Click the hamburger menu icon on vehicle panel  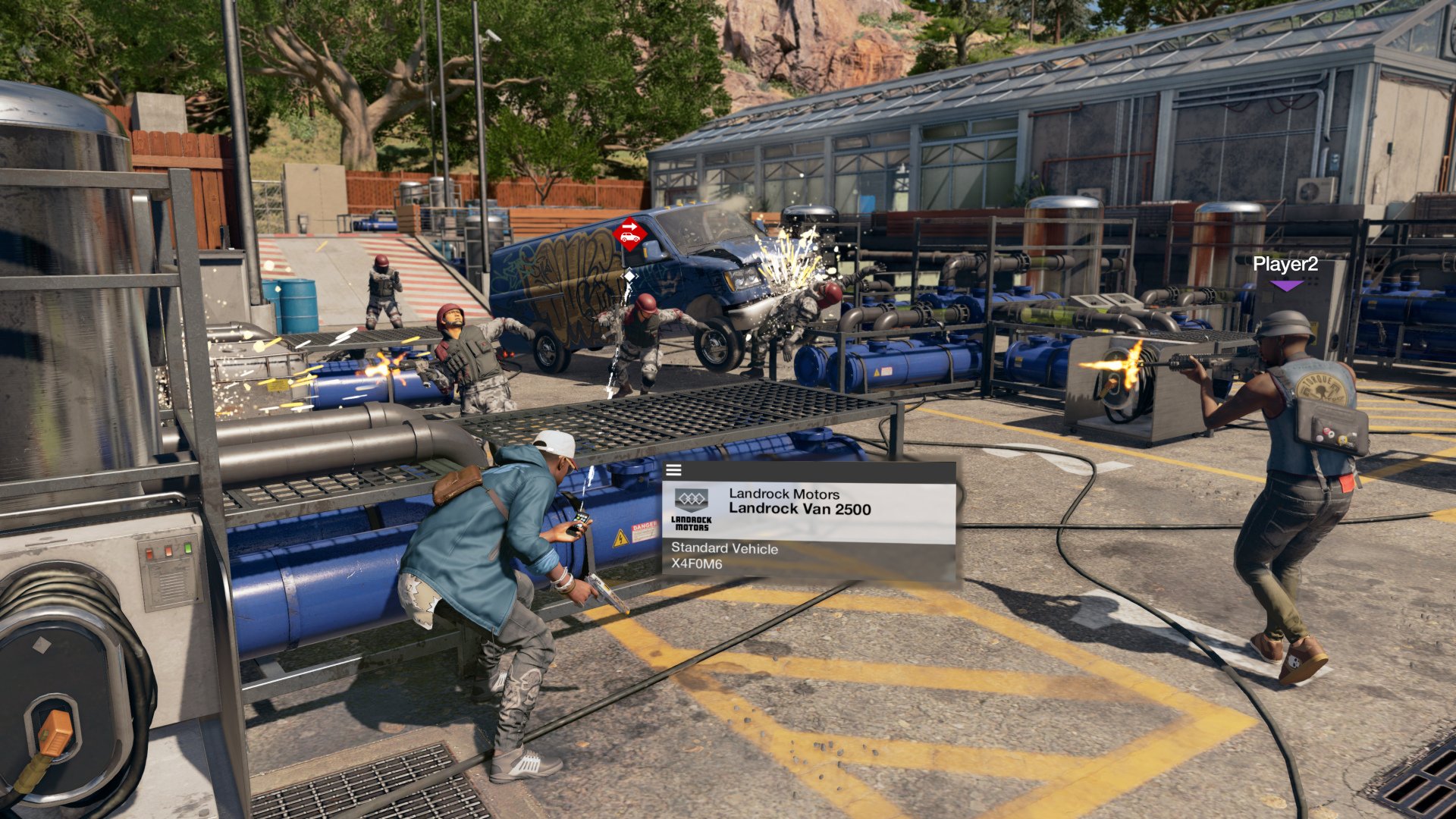pyautogui.click(x=673, y=471)
